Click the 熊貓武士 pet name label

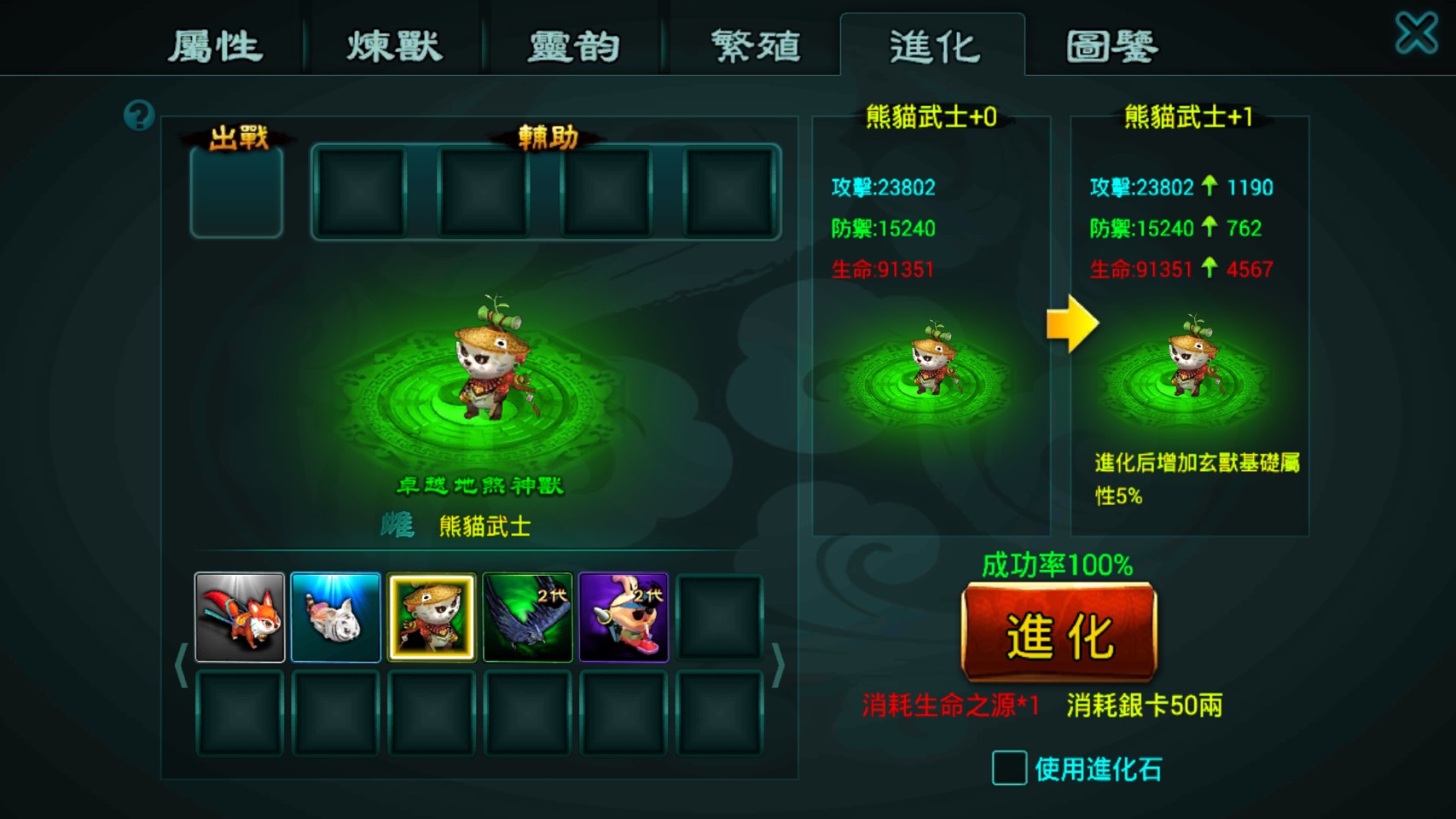(x=487, y=526)
